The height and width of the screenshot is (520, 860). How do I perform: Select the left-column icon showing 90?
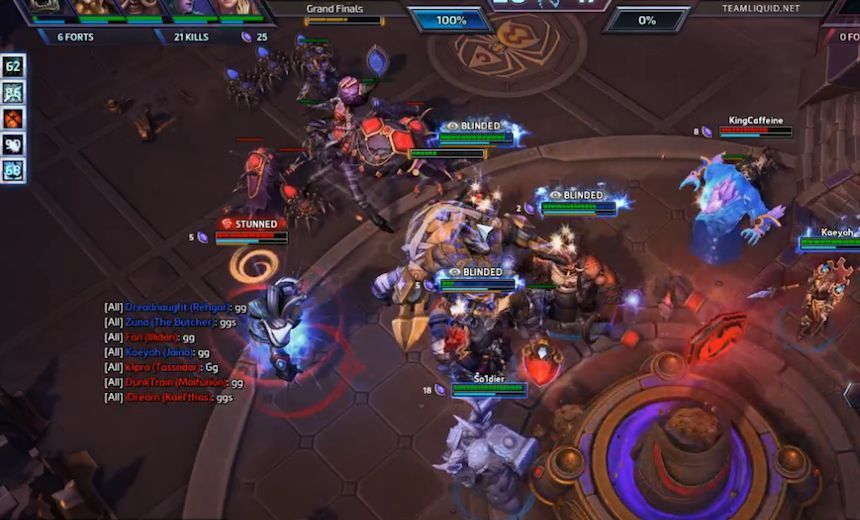pos(13,145)
